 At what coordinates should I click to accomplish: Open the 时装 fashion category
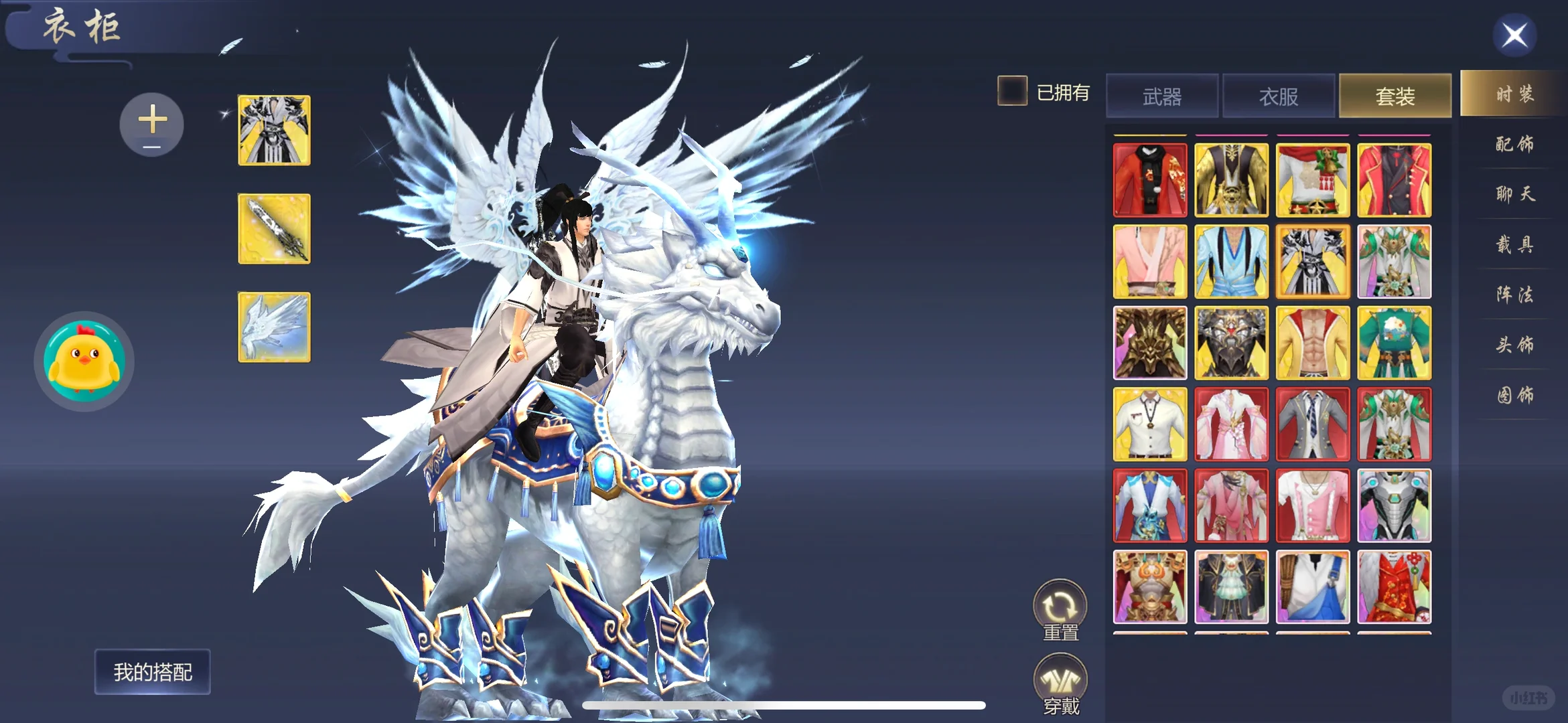point(1514,94)
